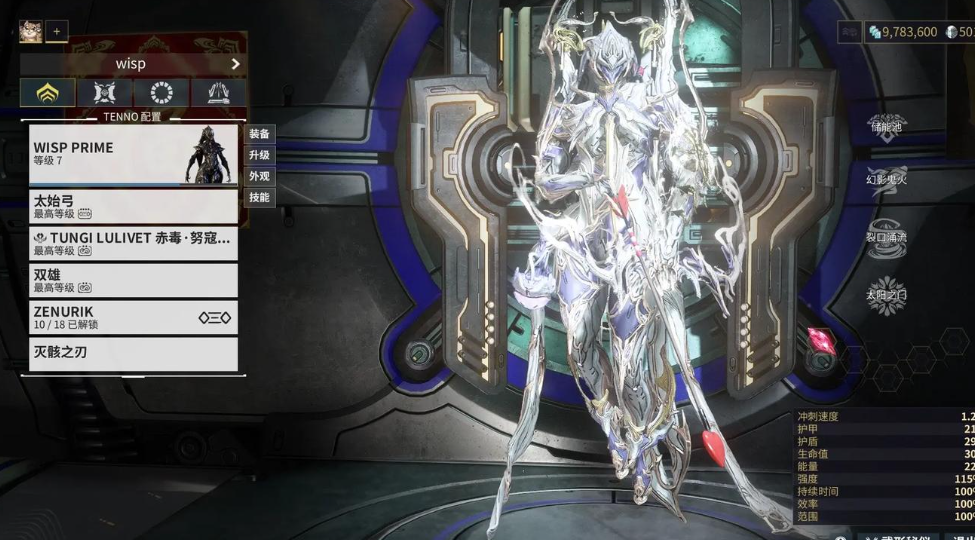The height and width of the screenshot is (540, 975).
Task: Open 外观 (Appearance) for Wisp Prime
Action: (x=259, y=176)
